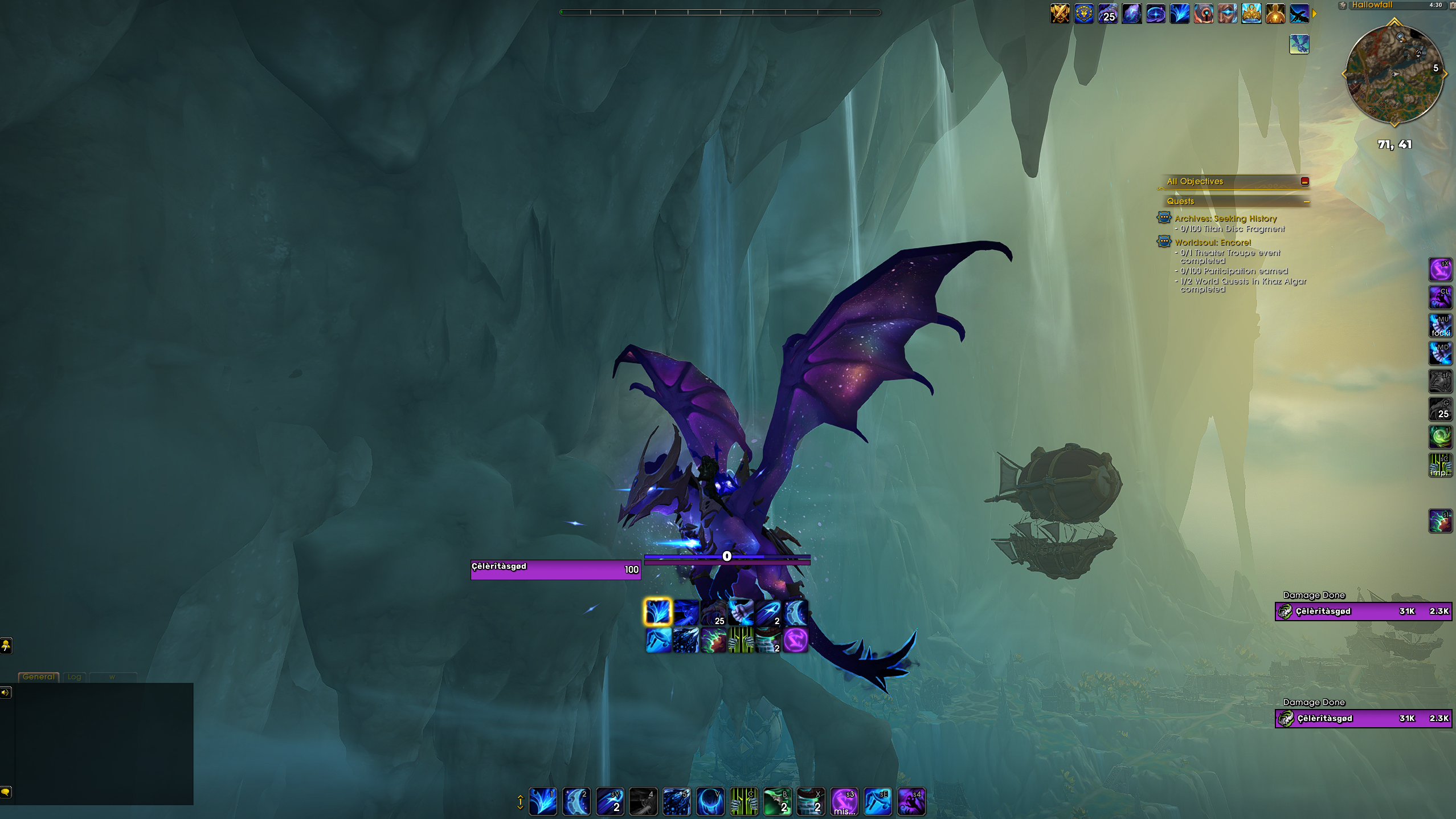Open the Worldsoul: Encore! quest entry
Image resolution: width=1456 pixels, height=819 pixels.
pyautogui.click(x=1212, y=242)
